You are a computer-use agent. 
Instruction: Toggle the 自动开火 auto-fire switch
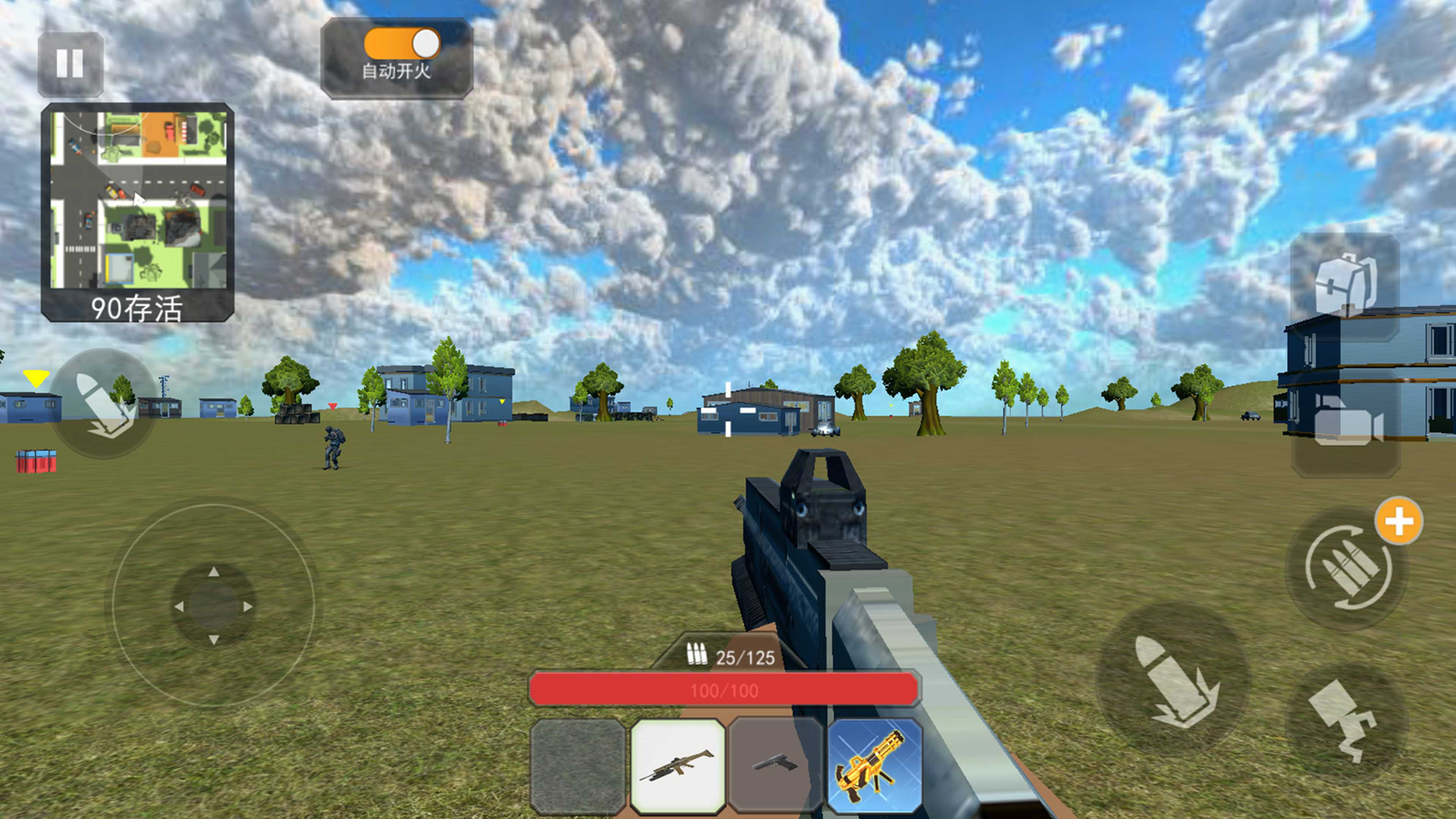coord(401,44)
